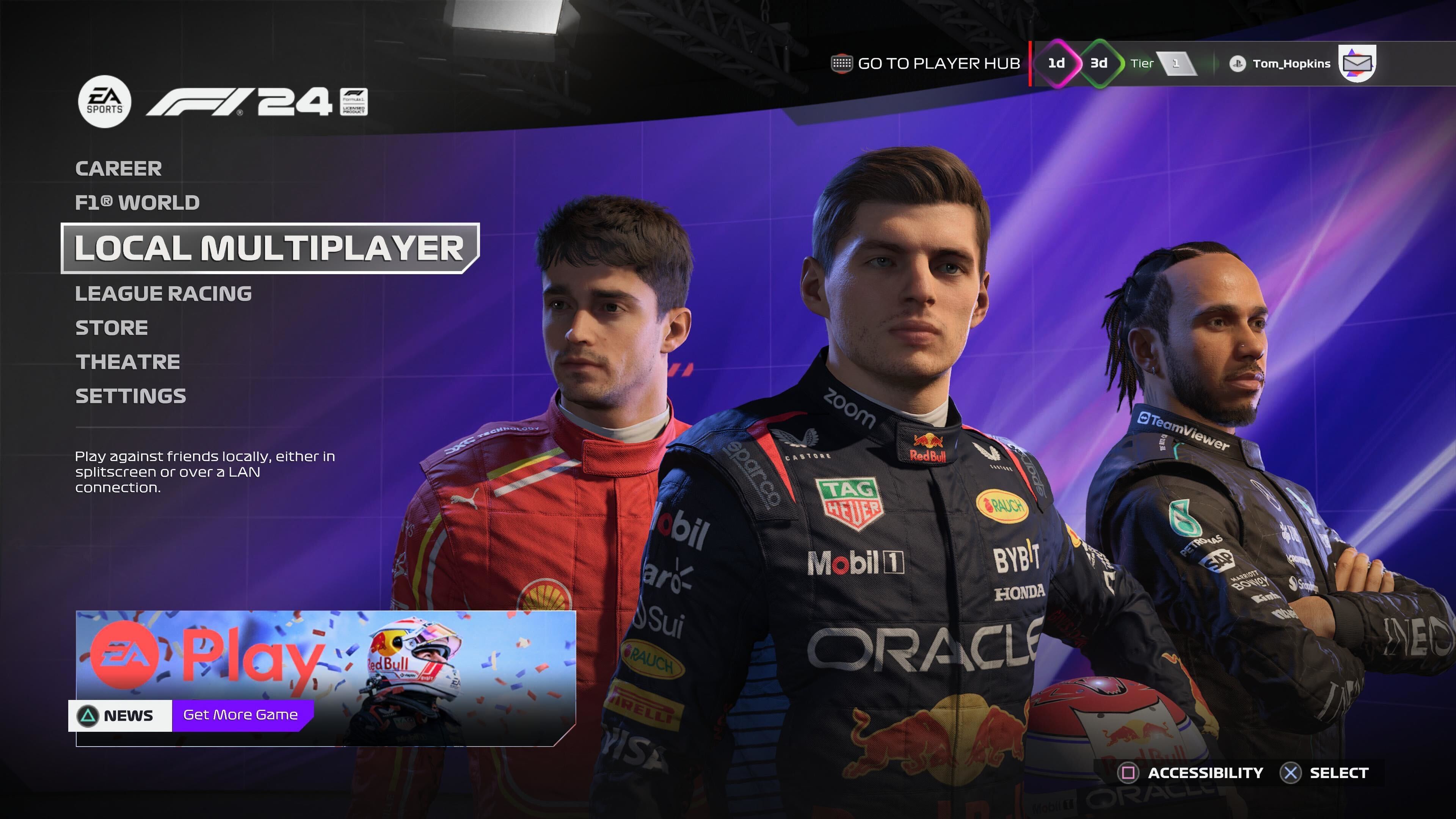Click the keyboard icon next to Player Hub
This screenshot has width=1456, height=819.
(x=842, y=64)
